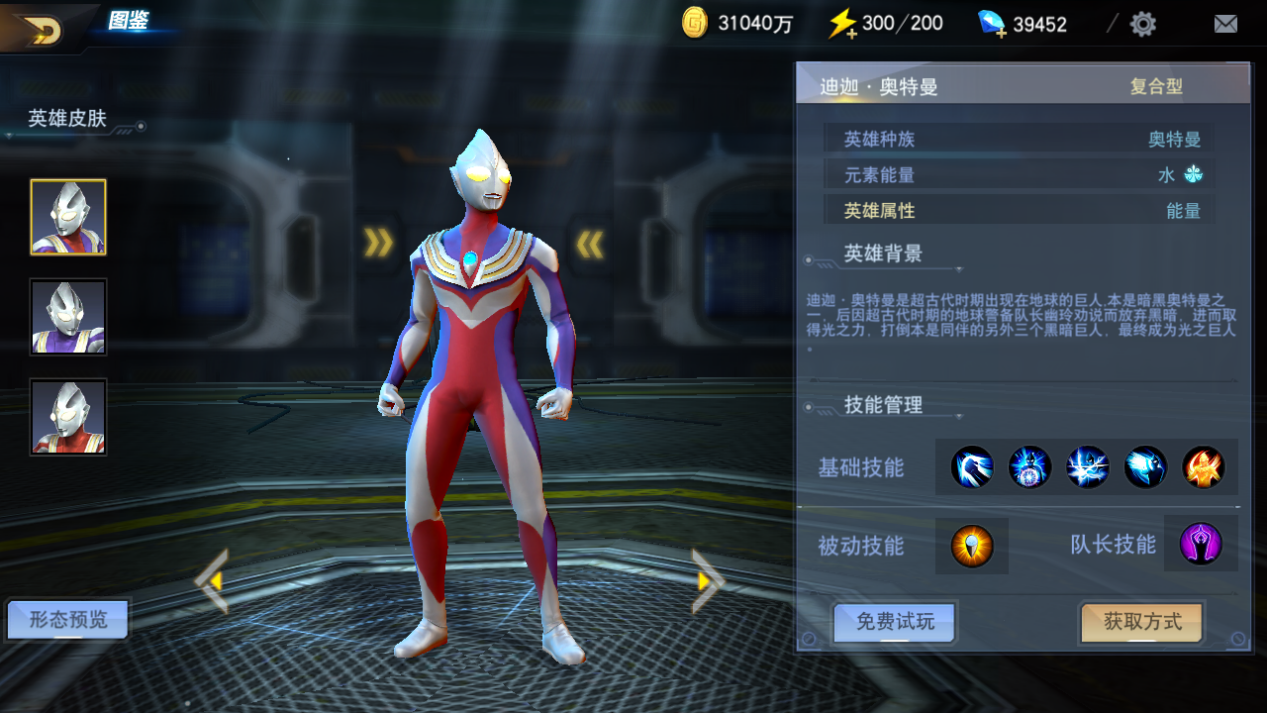Open the mail envelope inbox

[1225, 24]
